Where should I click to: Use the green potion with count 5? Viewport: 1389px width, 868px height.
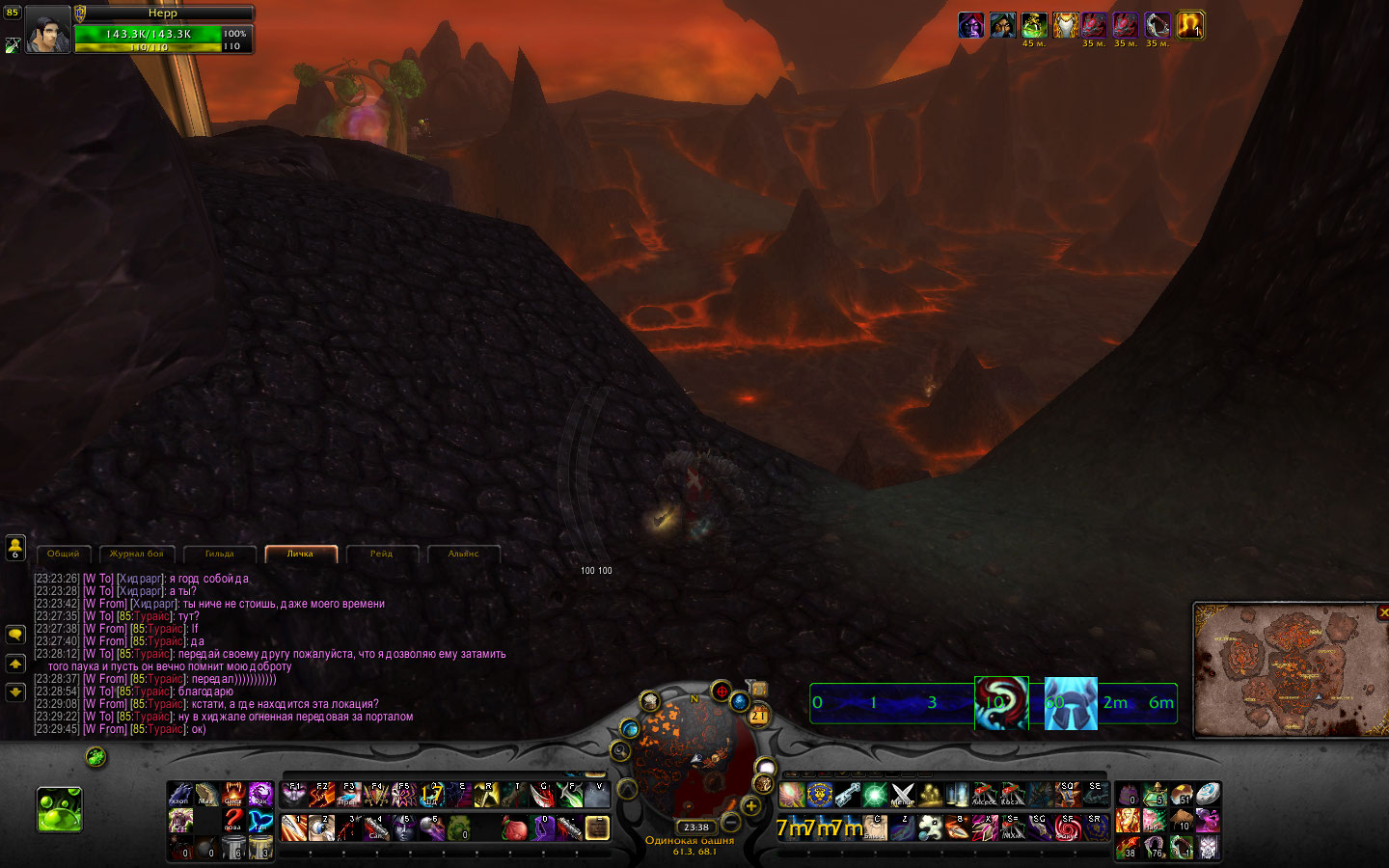[x=1155, y=795]
